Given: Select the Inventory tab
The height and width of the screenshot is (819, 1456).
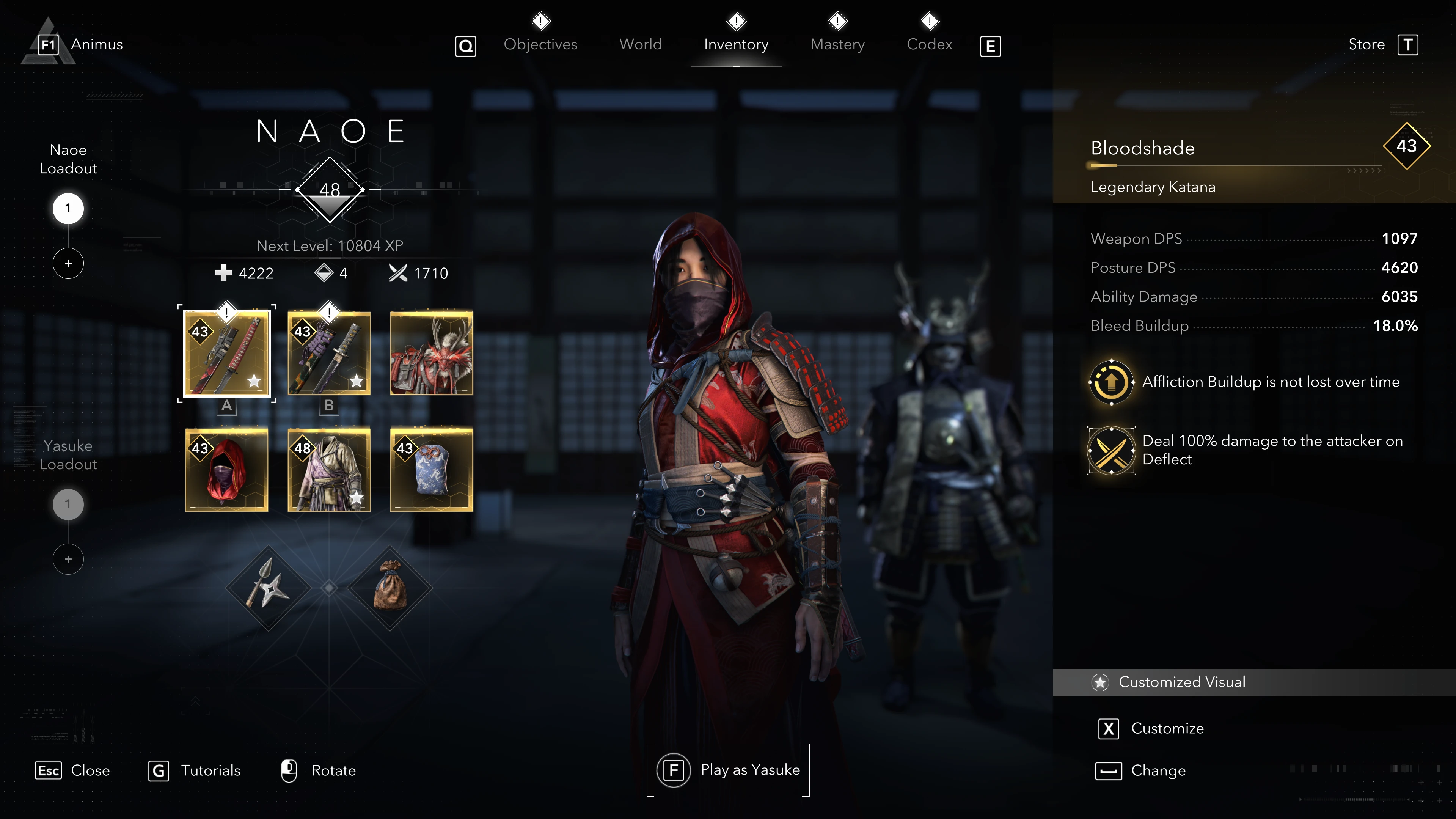Looking at the screenshot, I should pyautogui.click(x=735, y=44).
